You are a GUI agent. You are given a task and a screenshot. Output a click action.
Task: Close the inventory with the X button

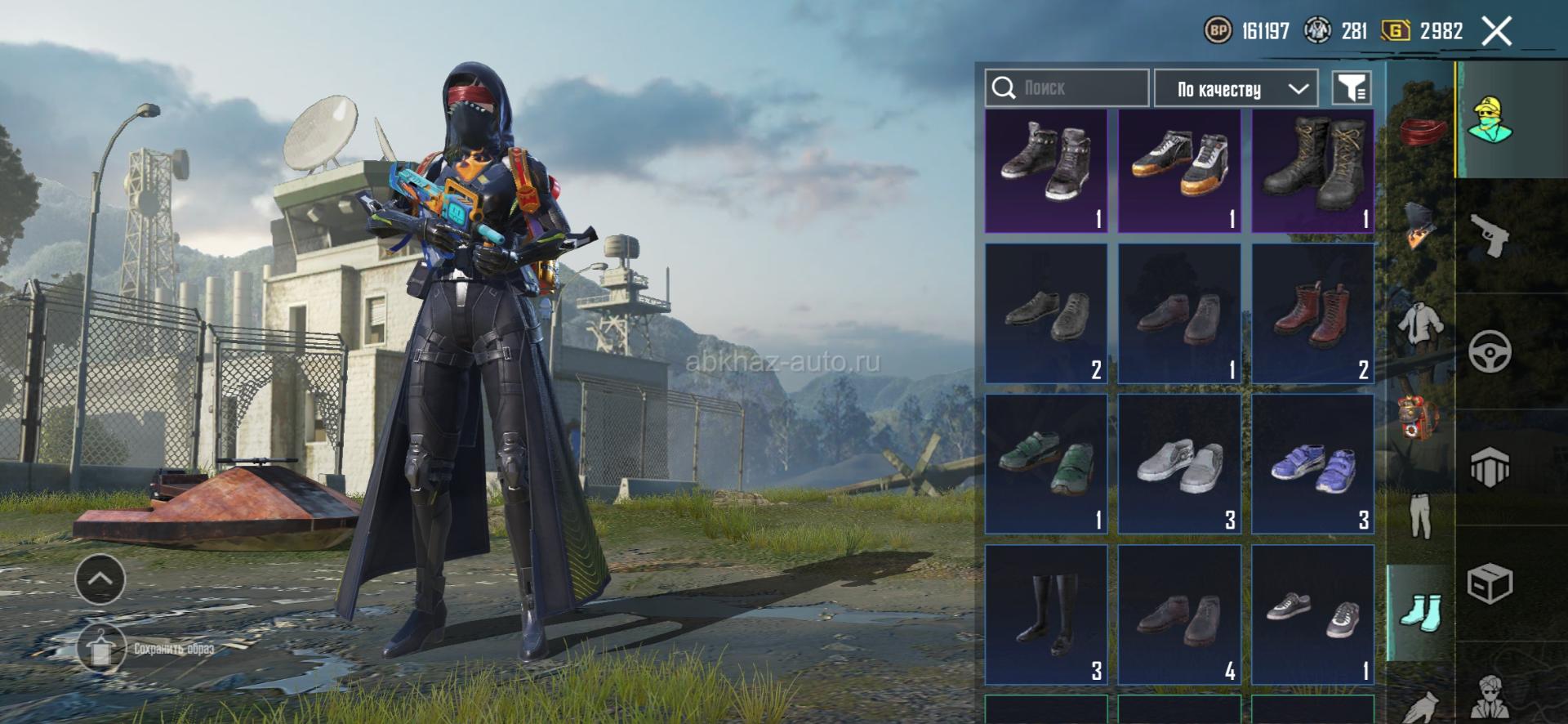pos(1496,32)
